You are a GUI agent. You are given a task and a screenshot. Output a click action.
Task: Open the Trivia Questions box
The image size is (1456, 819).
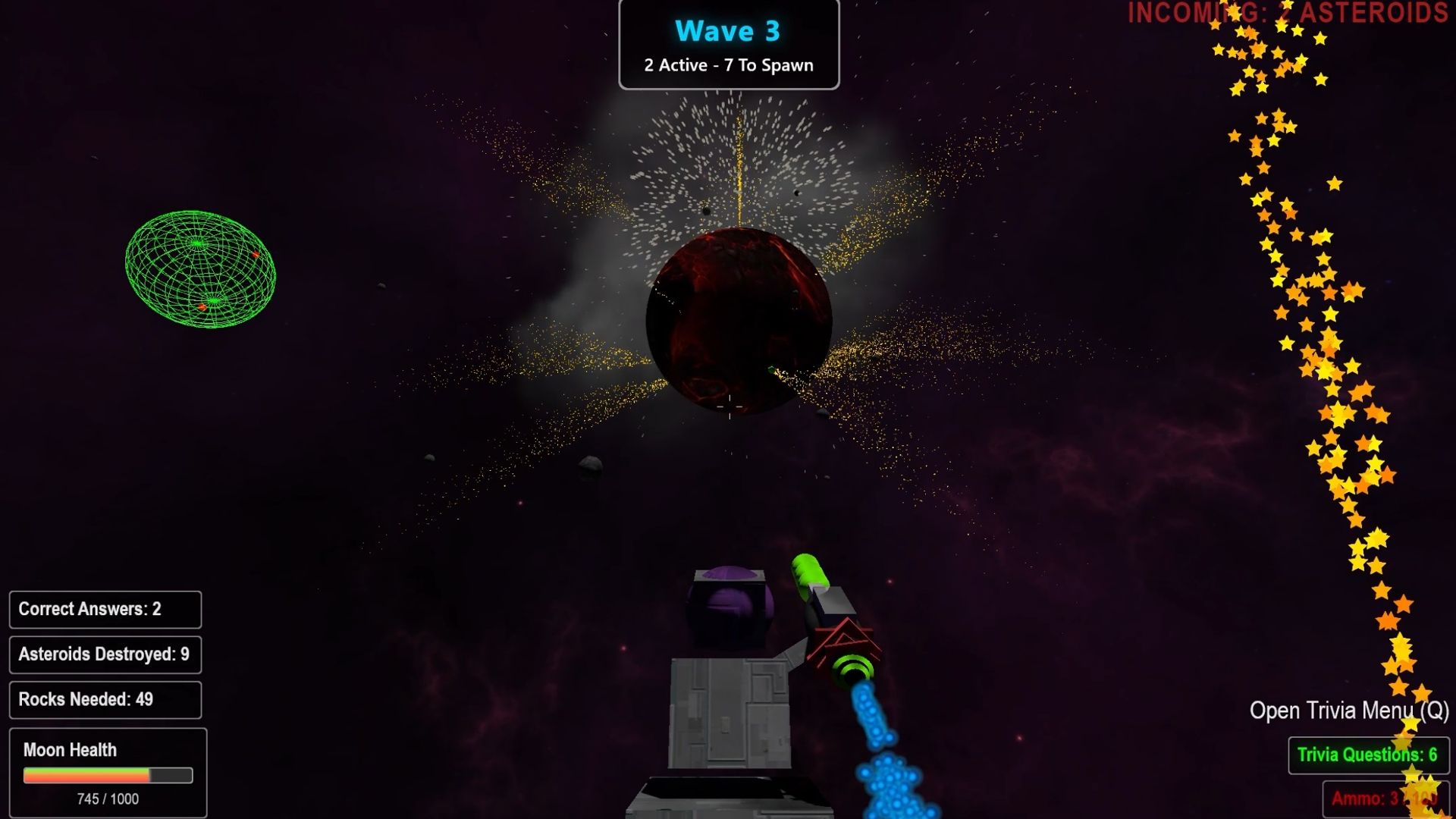(1367, 755)
